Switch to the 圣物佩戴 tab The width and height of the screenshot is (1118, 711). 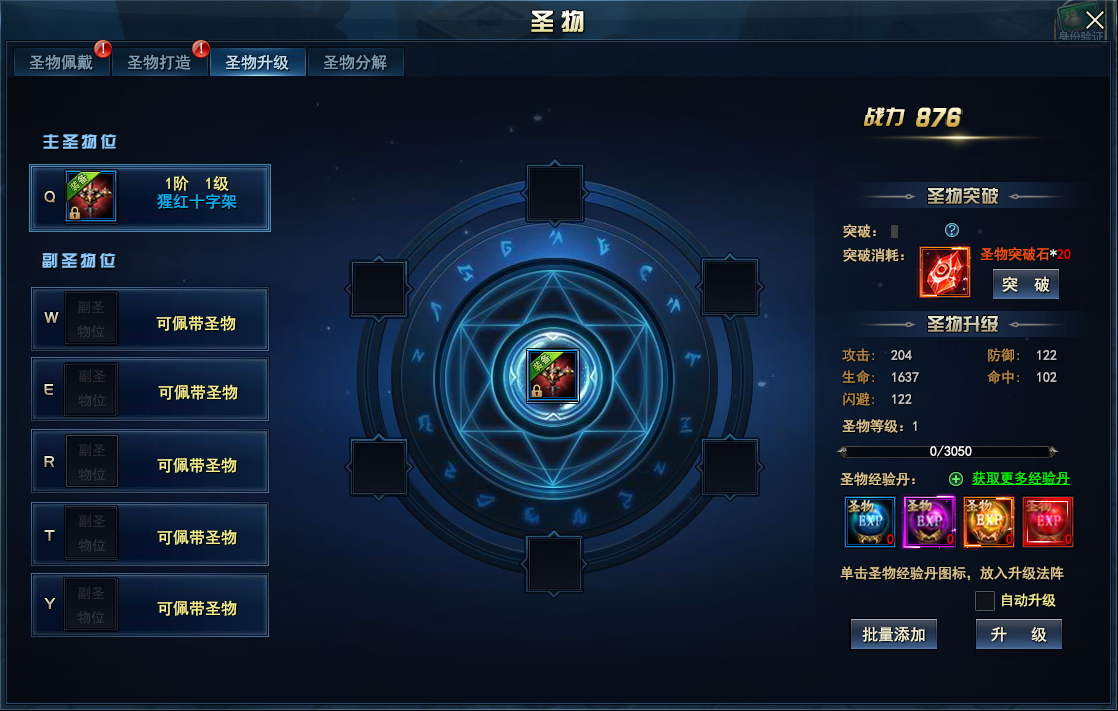pyautogui.click(x=61, y=63)
